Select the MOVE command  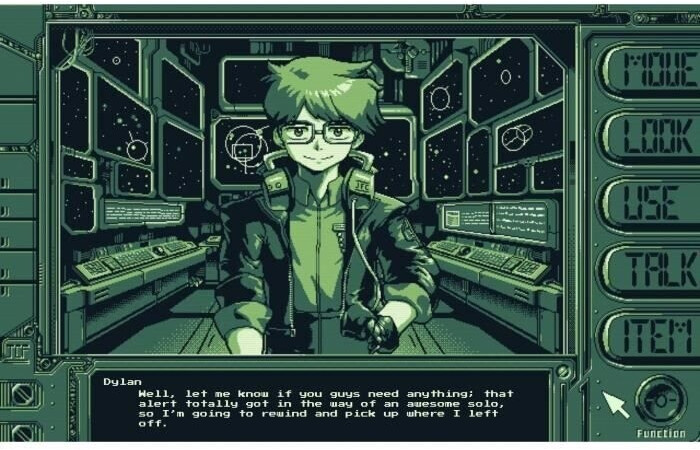(x=644, y=68)
